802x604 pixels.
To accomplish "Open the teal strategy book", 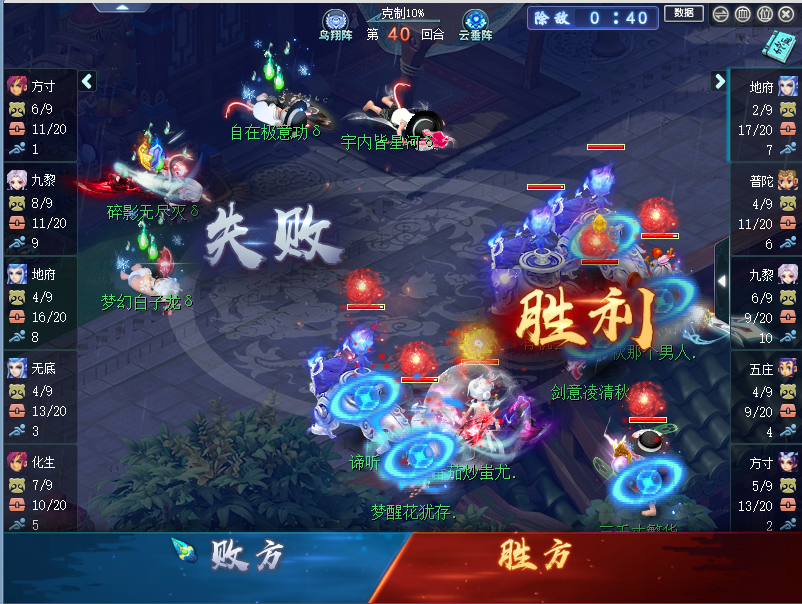I will tap(778, 44).
